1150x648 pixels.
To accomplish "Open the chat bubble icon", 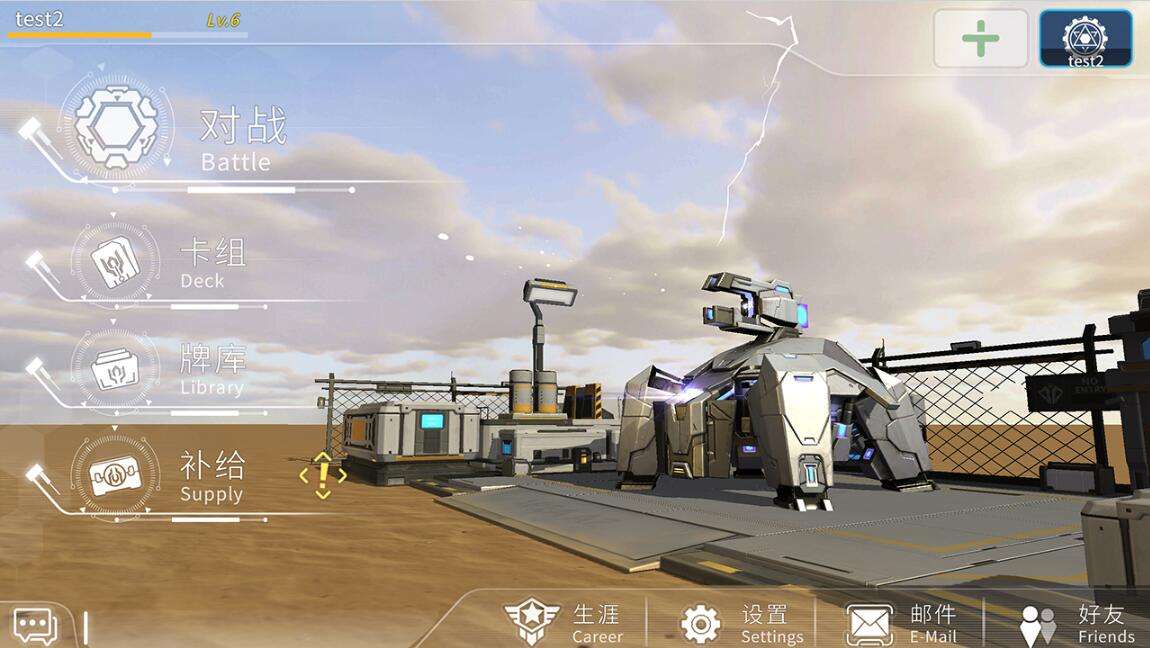I will click(34, 627).
